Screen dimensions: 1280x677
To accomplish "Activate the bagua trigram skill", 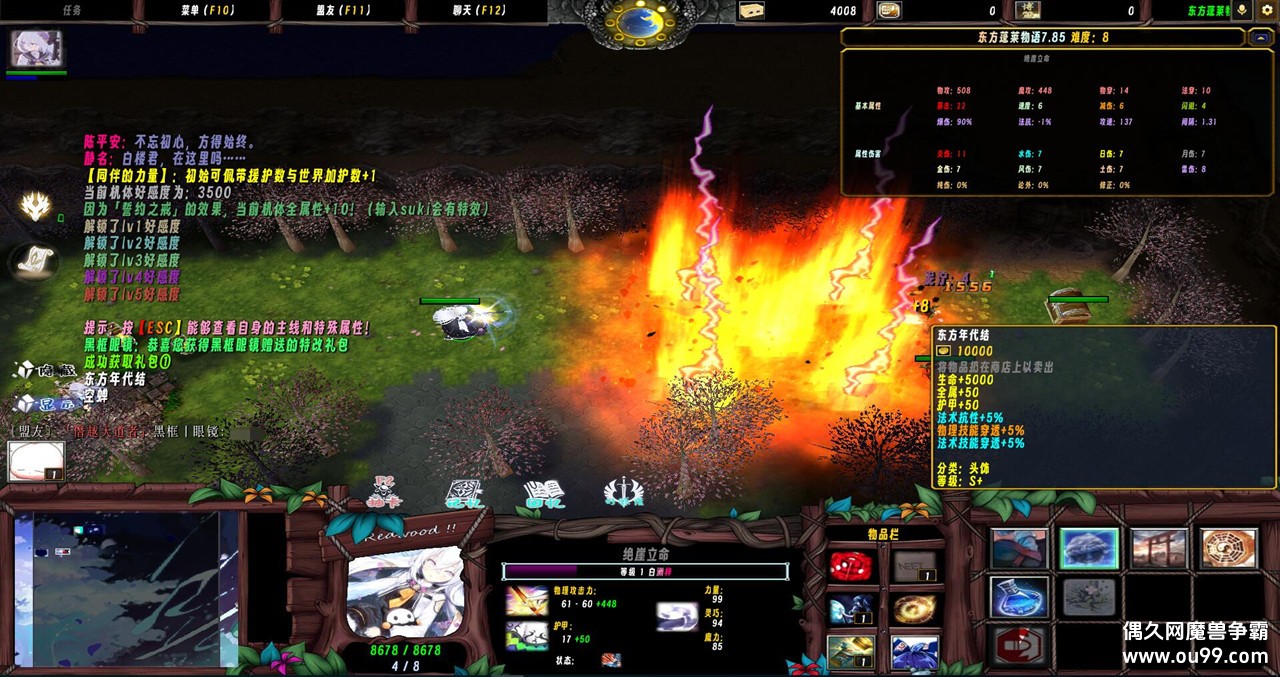I will coord(1229,549).
